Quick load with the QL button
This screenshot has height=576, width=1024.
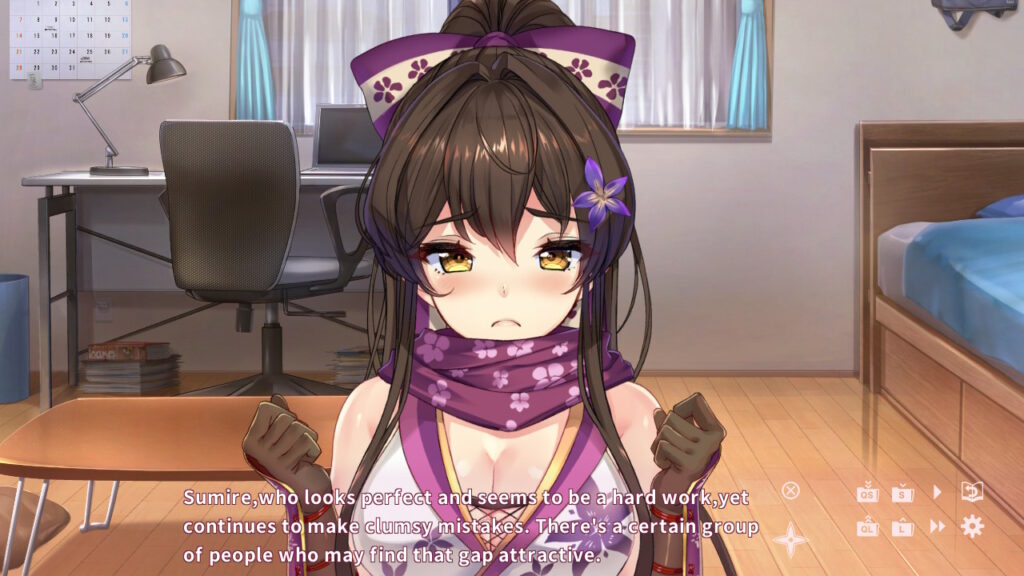pos(867,527)
